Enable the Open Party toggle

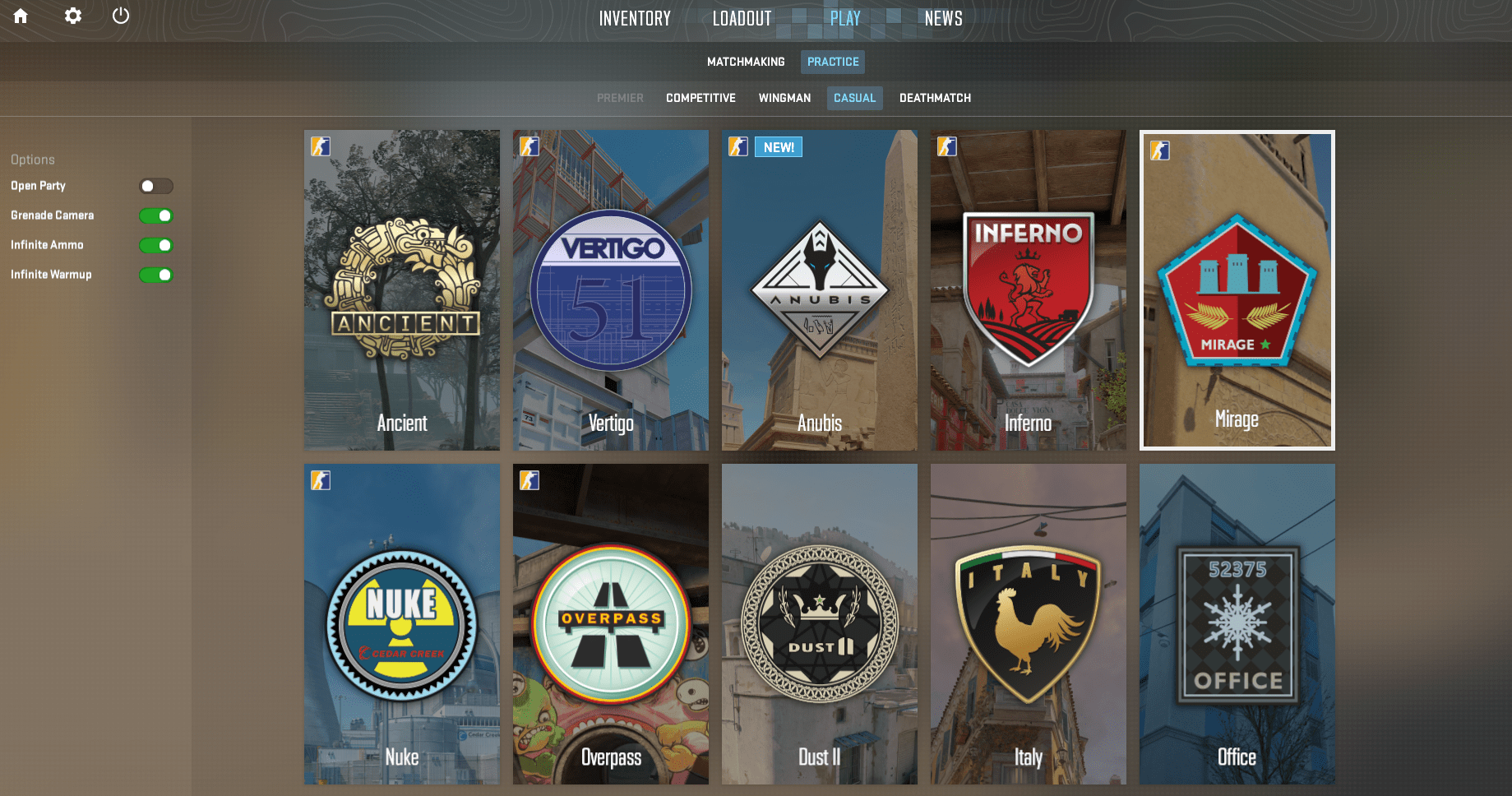pos(156,186)
